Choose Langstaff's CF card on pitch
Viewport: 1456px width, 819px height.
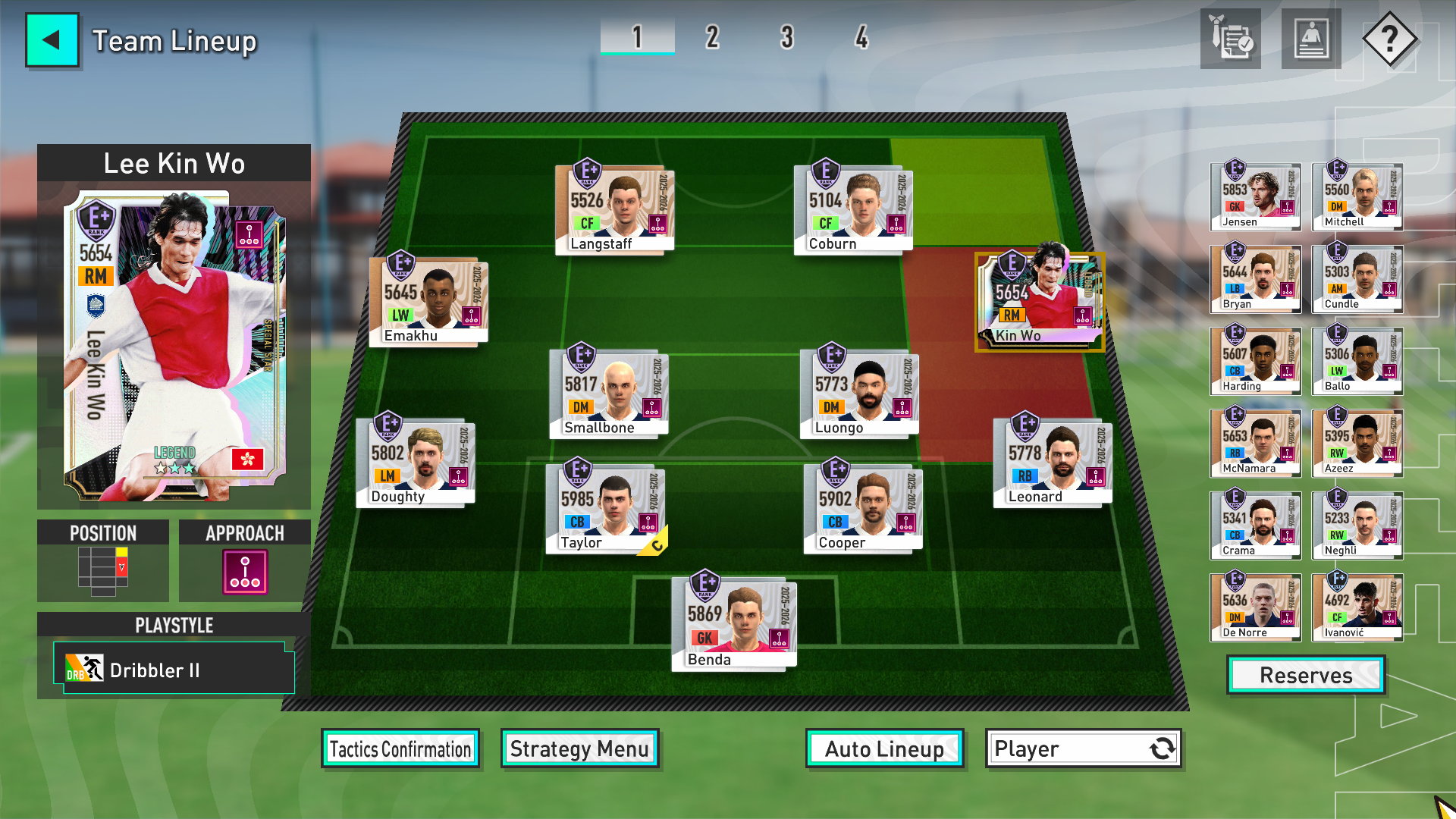614,209
